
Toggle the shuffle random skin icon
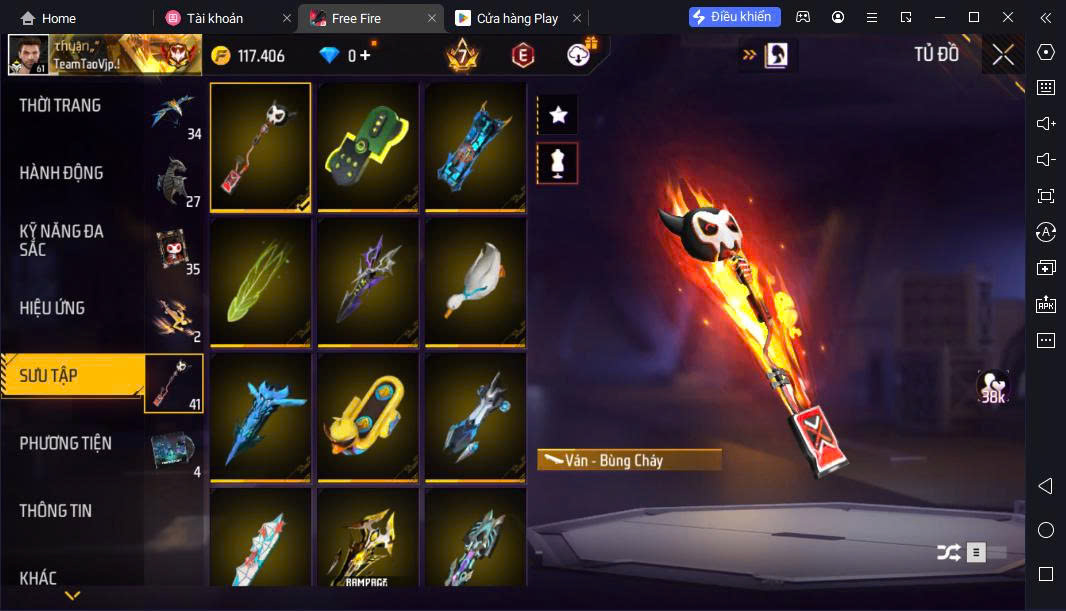point(948,552)
